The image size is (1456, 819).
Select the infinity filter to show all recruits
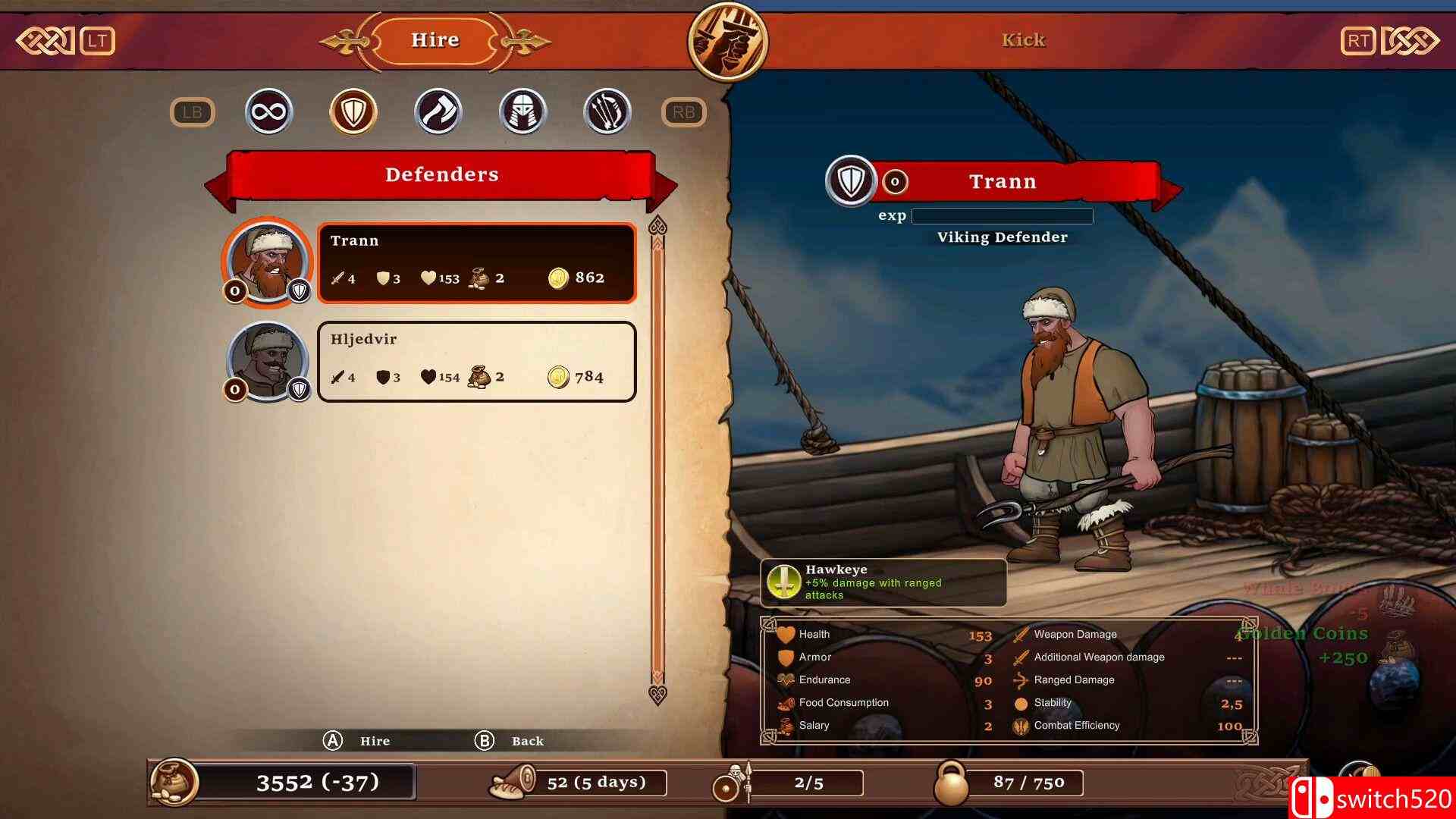[268, 111]
